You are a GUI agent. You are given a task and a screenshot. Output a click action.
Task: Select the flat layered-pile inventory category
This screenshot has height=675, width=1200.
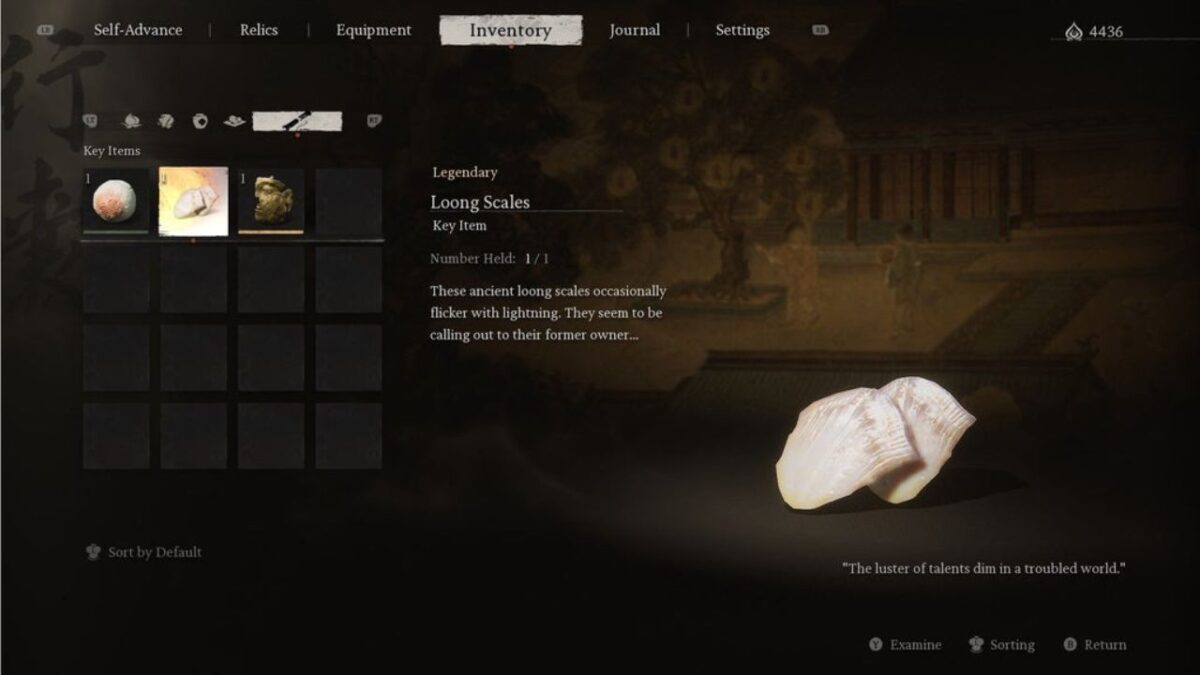click(234, 122)
